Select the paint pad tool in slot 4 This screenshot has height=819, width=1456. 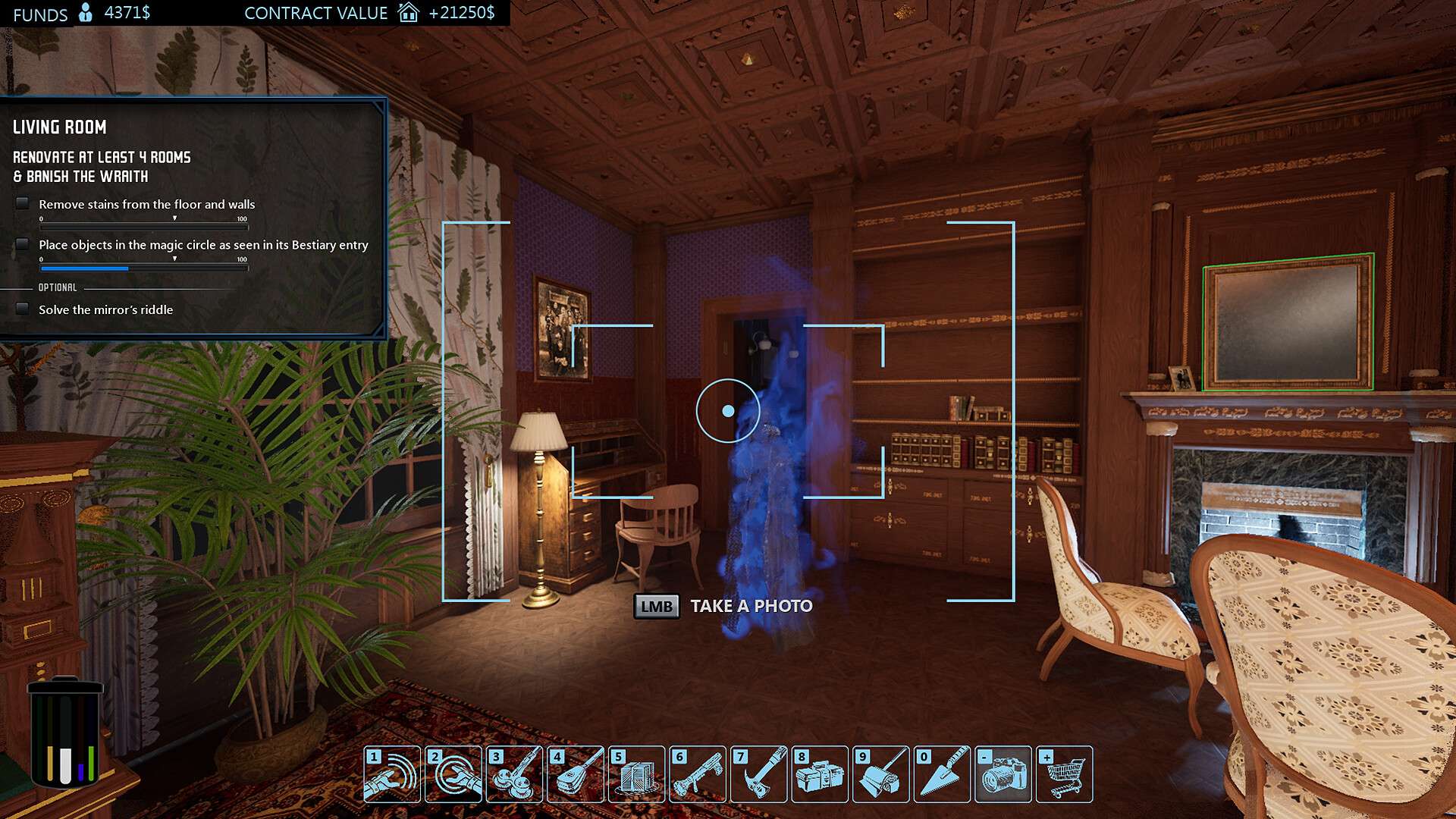(576, 774)
